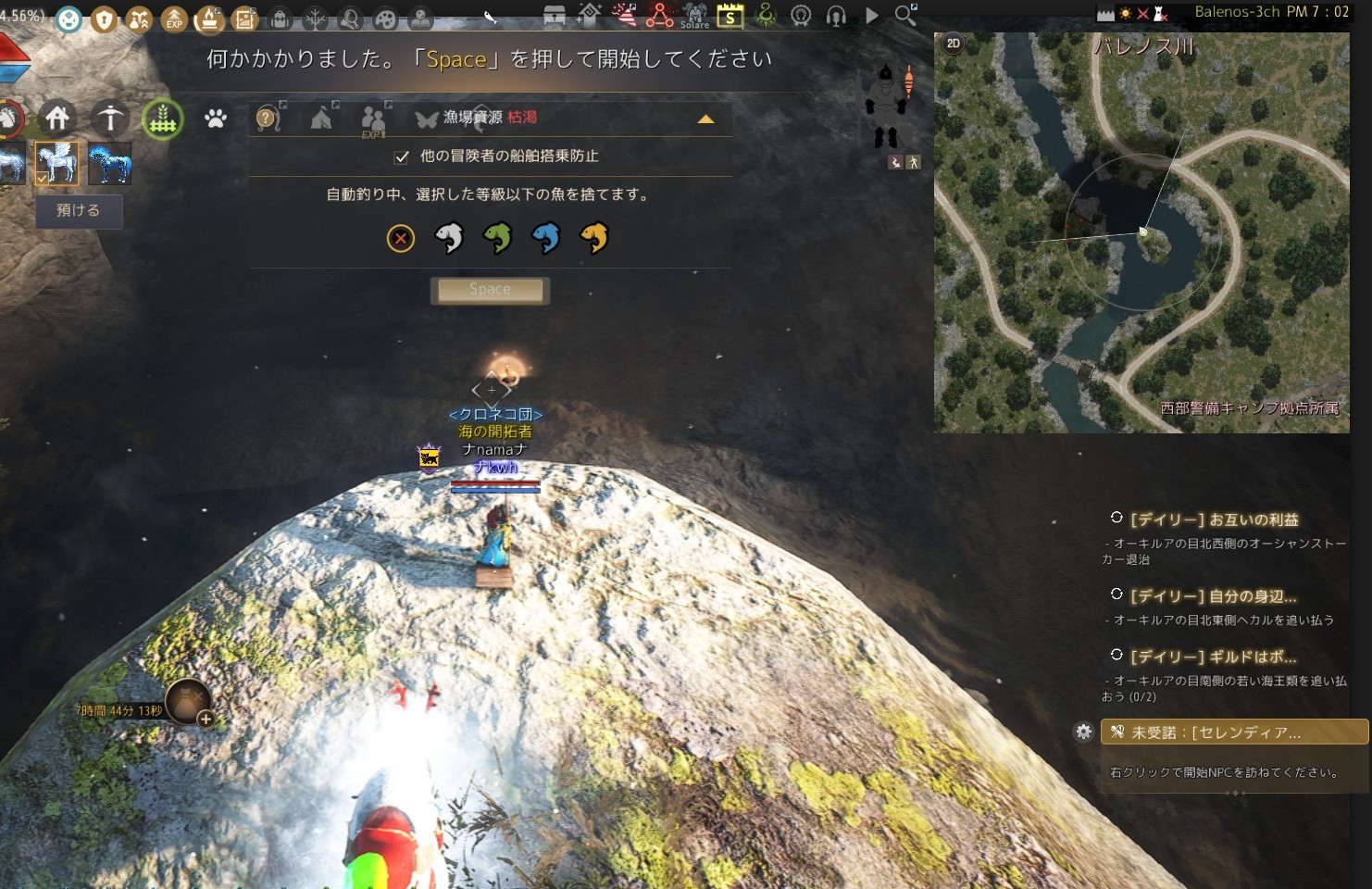The height and width of the screenshot is (889, 1372).
Task: Collapse the panel with the yellow arrow
Action: [705, 119]
